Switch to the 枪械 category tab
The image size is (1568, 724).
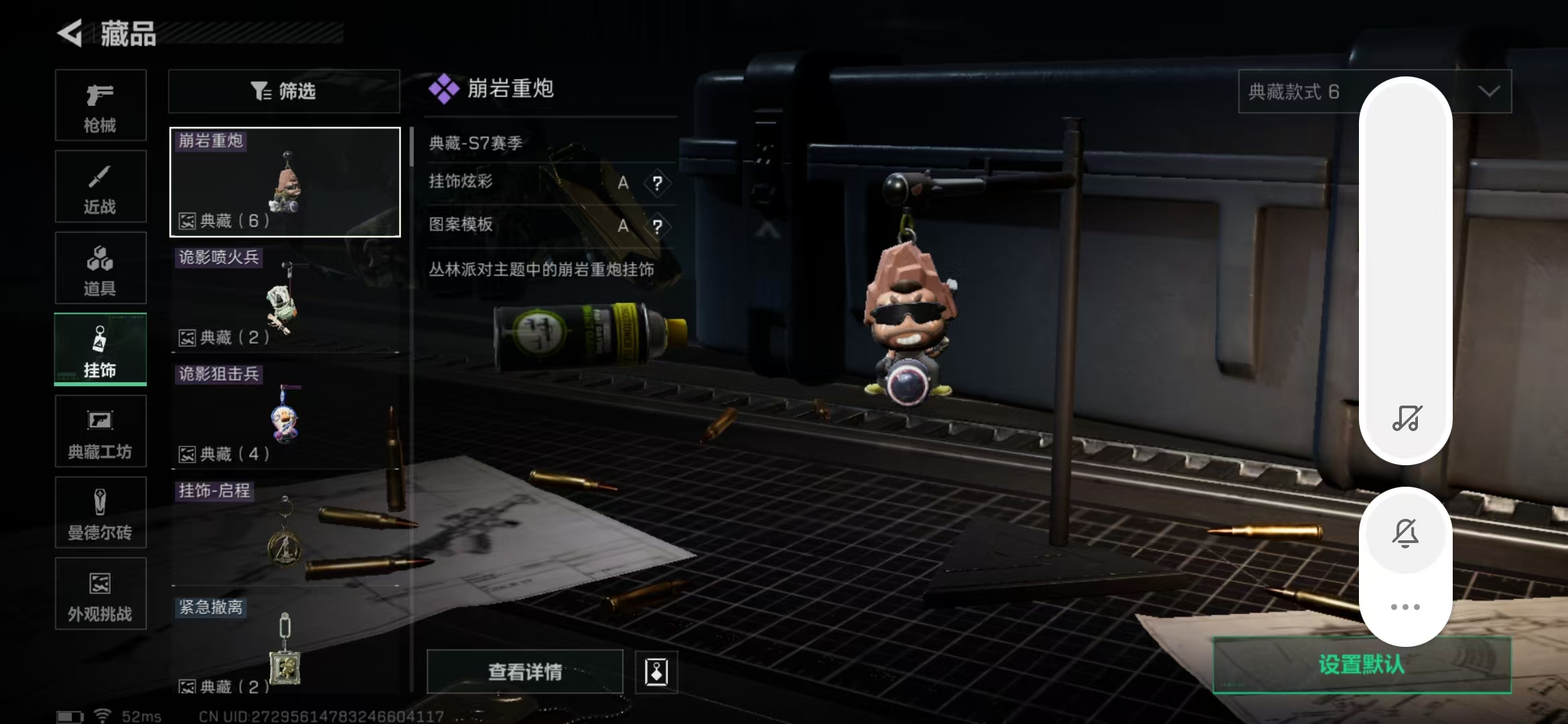[x=101, y=105]
